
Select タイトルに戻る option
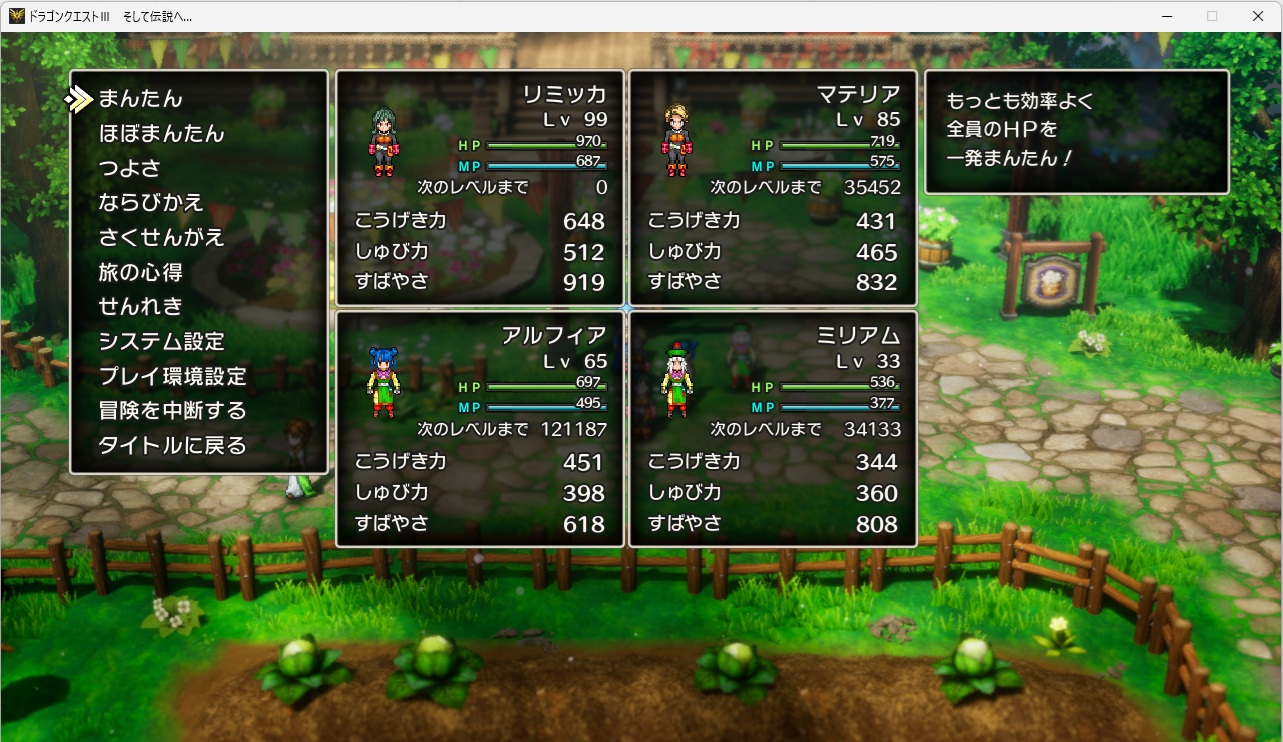coord(172,446)
